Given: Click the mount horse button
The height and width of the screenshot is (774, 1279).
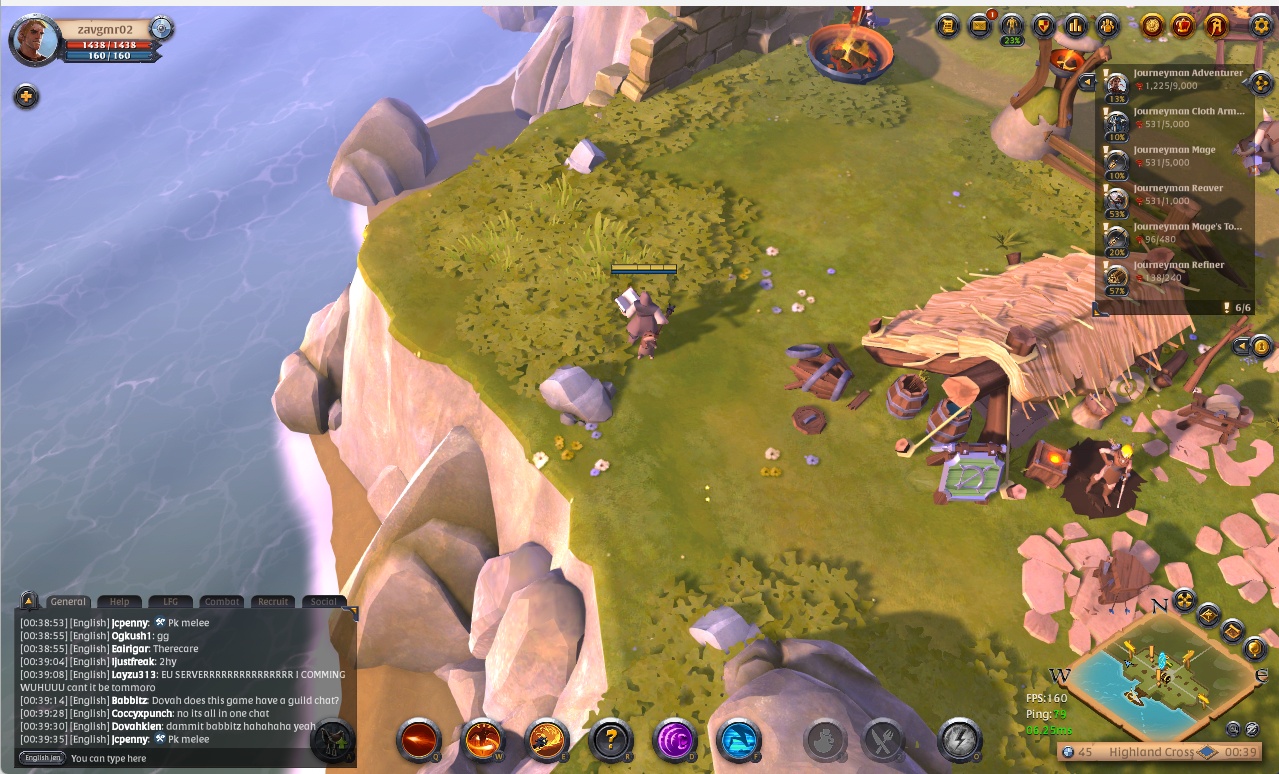Looking at the screenshot, I should tap(333, 741).
